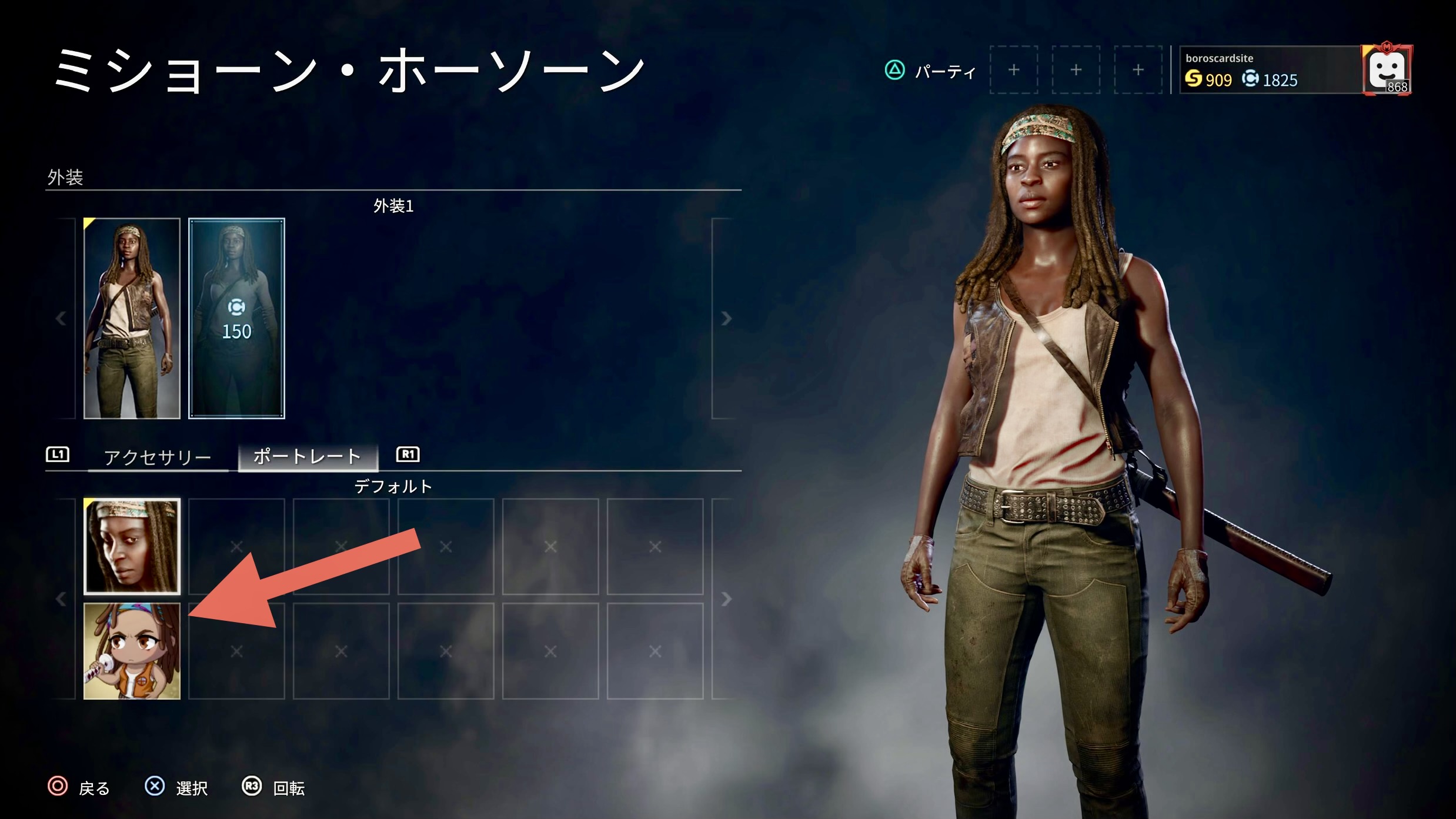The image size is (1456, 819).
Task: Go to next portrait page arrow
Action: 726,599
